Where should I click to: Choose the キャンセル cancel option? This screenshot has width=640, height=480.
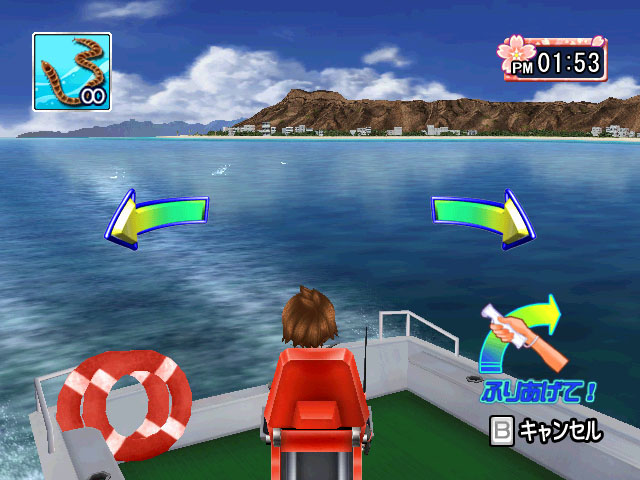pos(546,432)
